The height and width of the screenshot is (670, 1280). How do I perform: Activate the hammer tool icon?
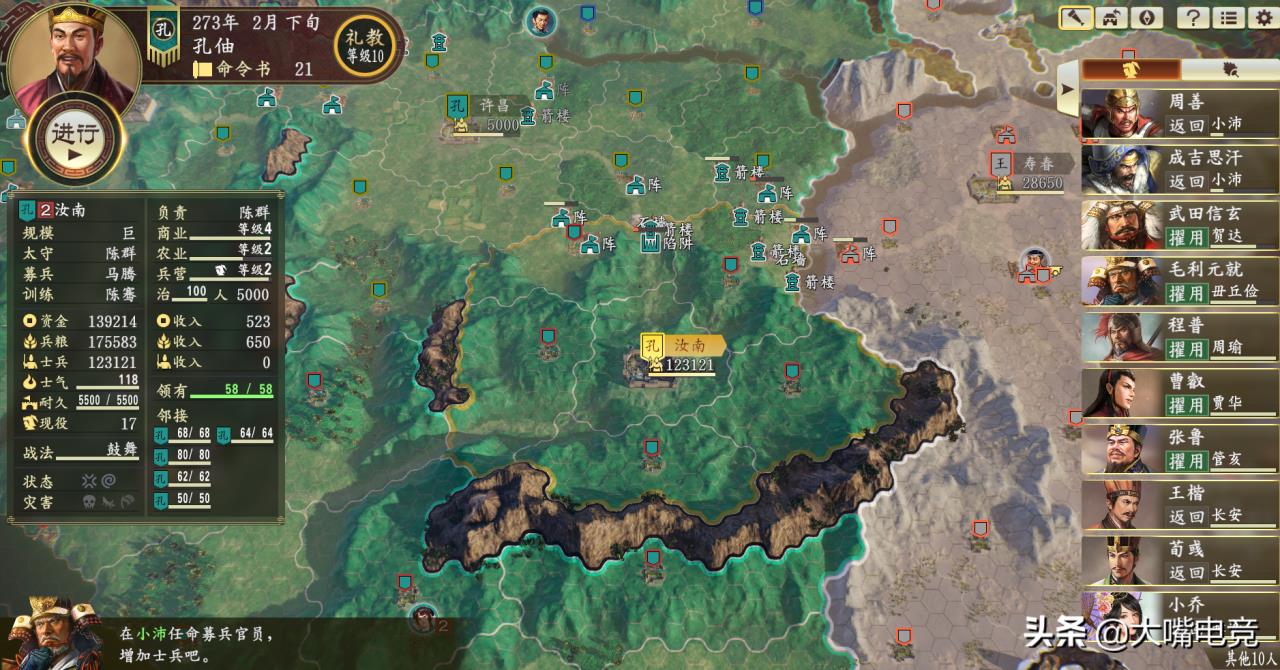(x=1076, y=17)
